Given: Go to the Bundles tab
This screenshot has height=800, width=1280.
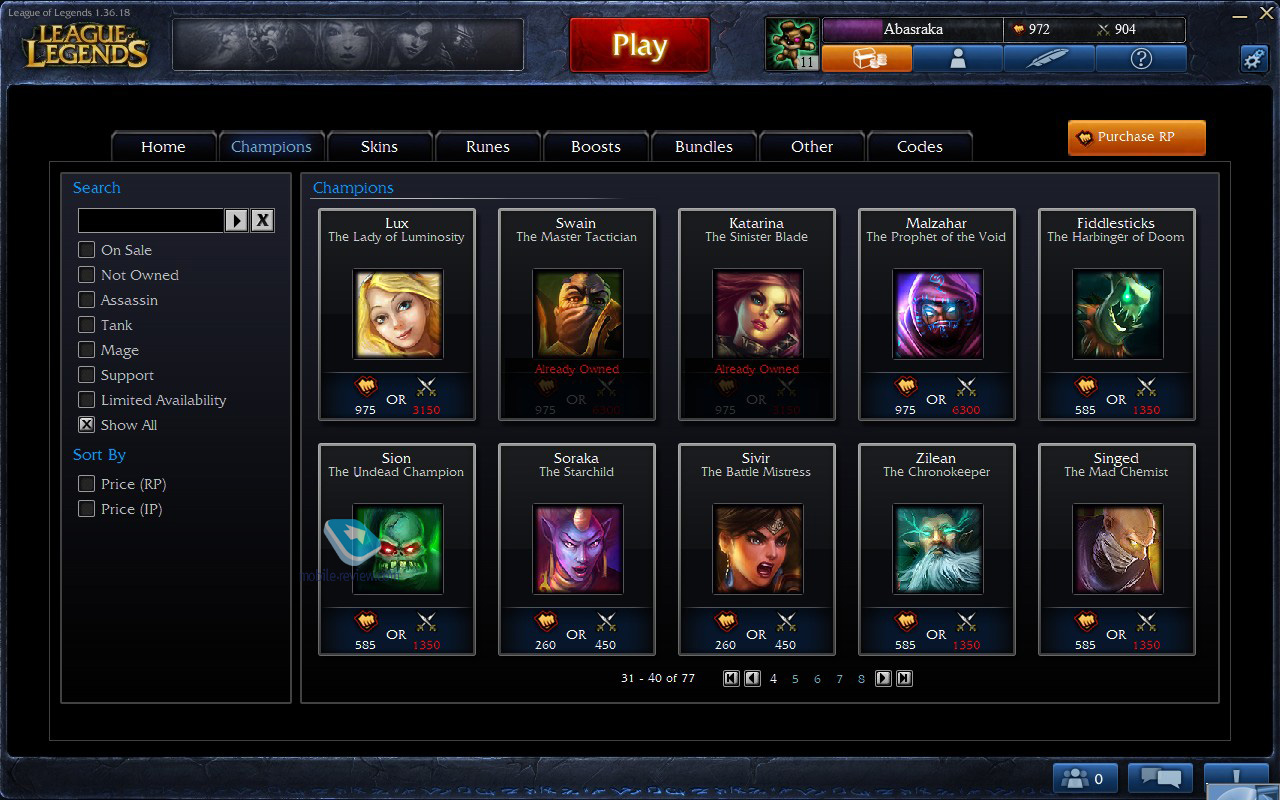Looking at the screenshot, I should (703, 147).
